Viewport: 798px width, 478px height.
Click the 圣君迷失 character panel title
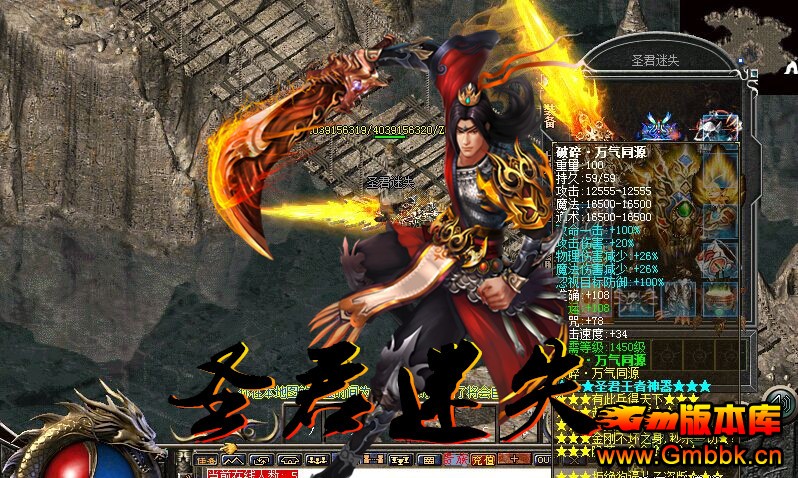point(658,61)
